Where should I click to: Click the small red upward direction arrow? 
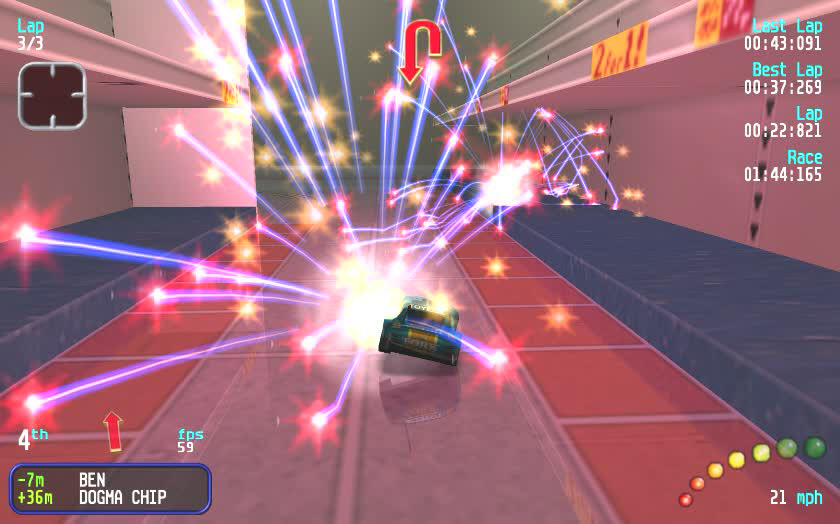point(113,430)
